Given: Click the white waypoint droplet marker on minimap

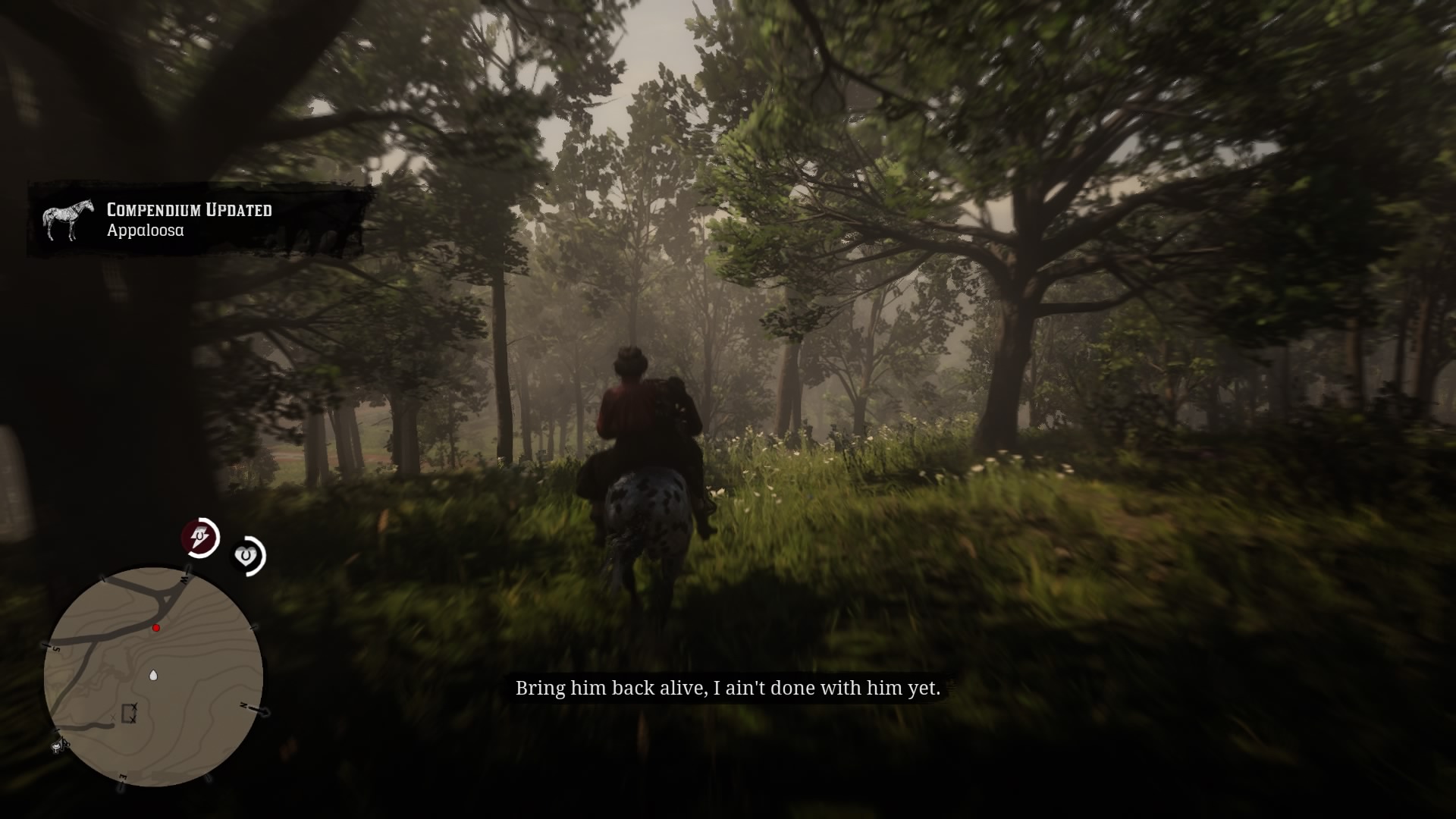Looking at the screenshot, I should tap(154, 675).
